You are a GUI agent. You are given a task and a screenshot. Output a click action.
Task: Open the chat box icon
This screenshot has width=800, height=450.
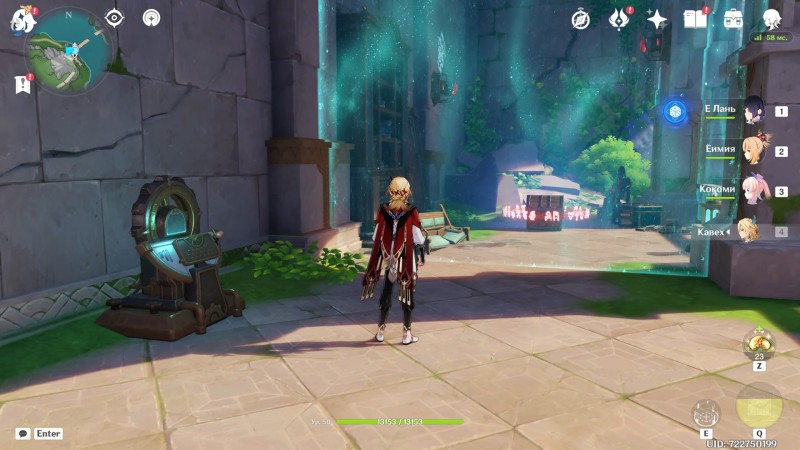(x=23, y=434)
